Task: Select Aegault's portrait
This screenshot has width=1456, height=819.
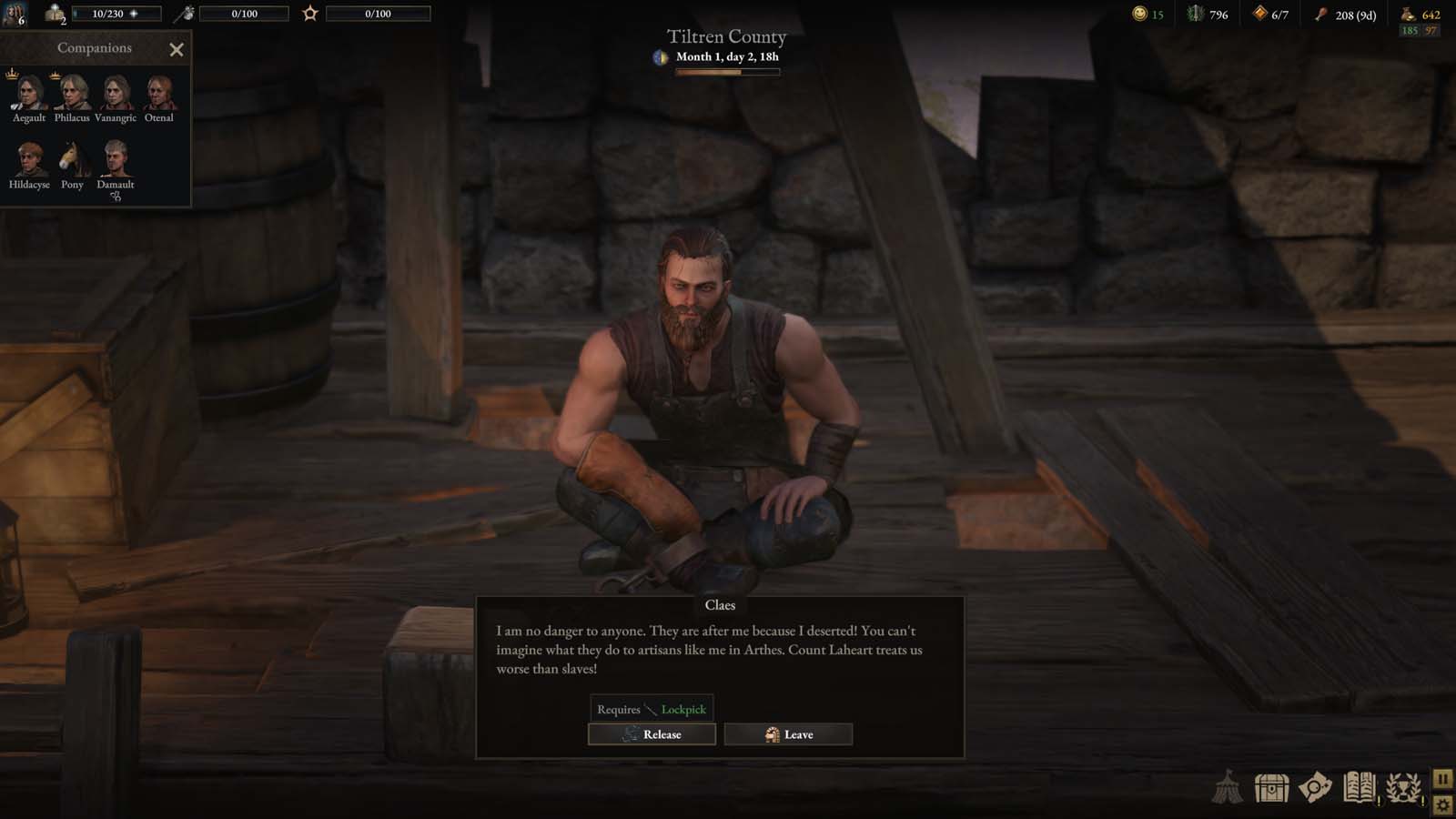Action: tap(27, 95)
